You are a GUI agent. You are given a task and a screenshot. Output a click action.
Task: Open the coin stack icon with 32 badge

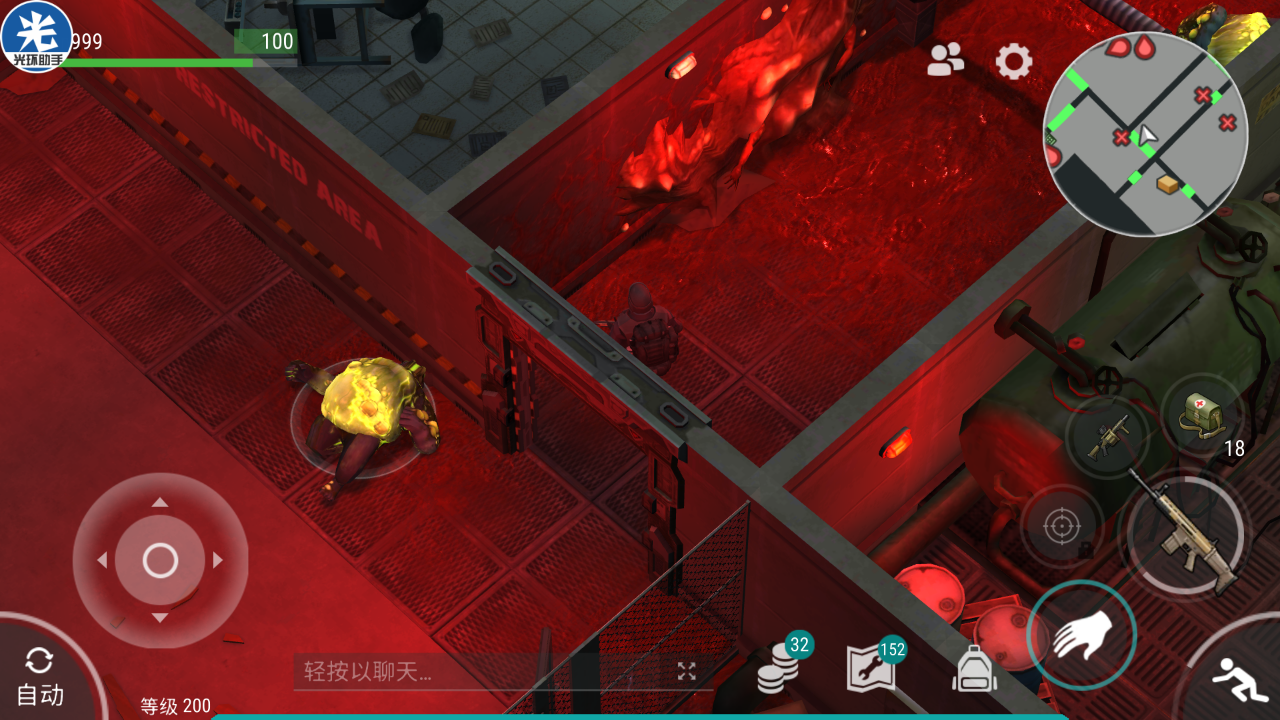(x=779, y=667)
